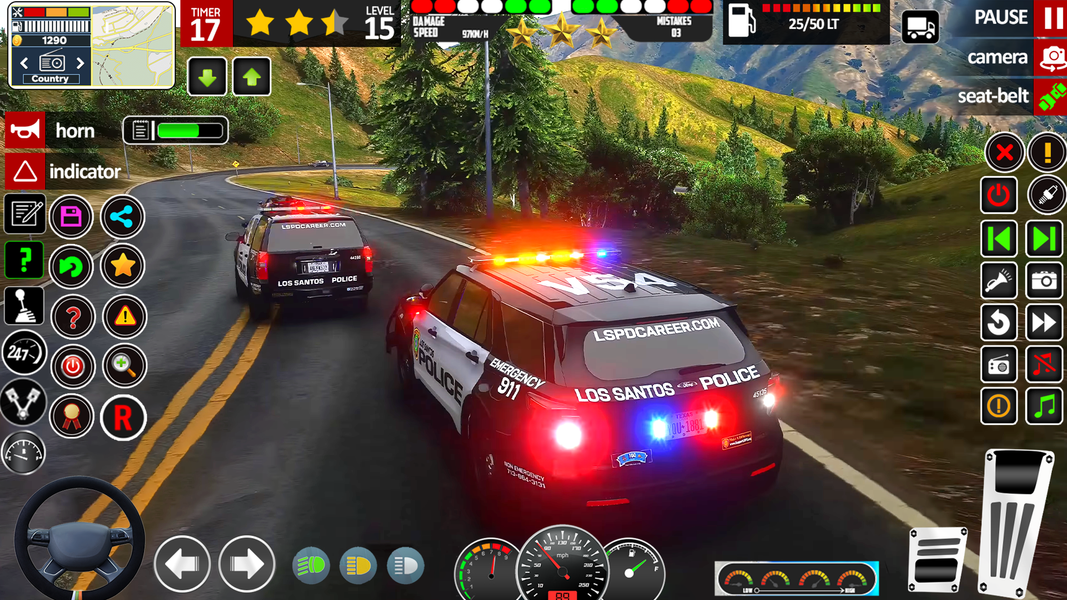1067x600 pixels.
Task: Select the gold star icon
Action: pyautogui.click(x=122, y=266)
